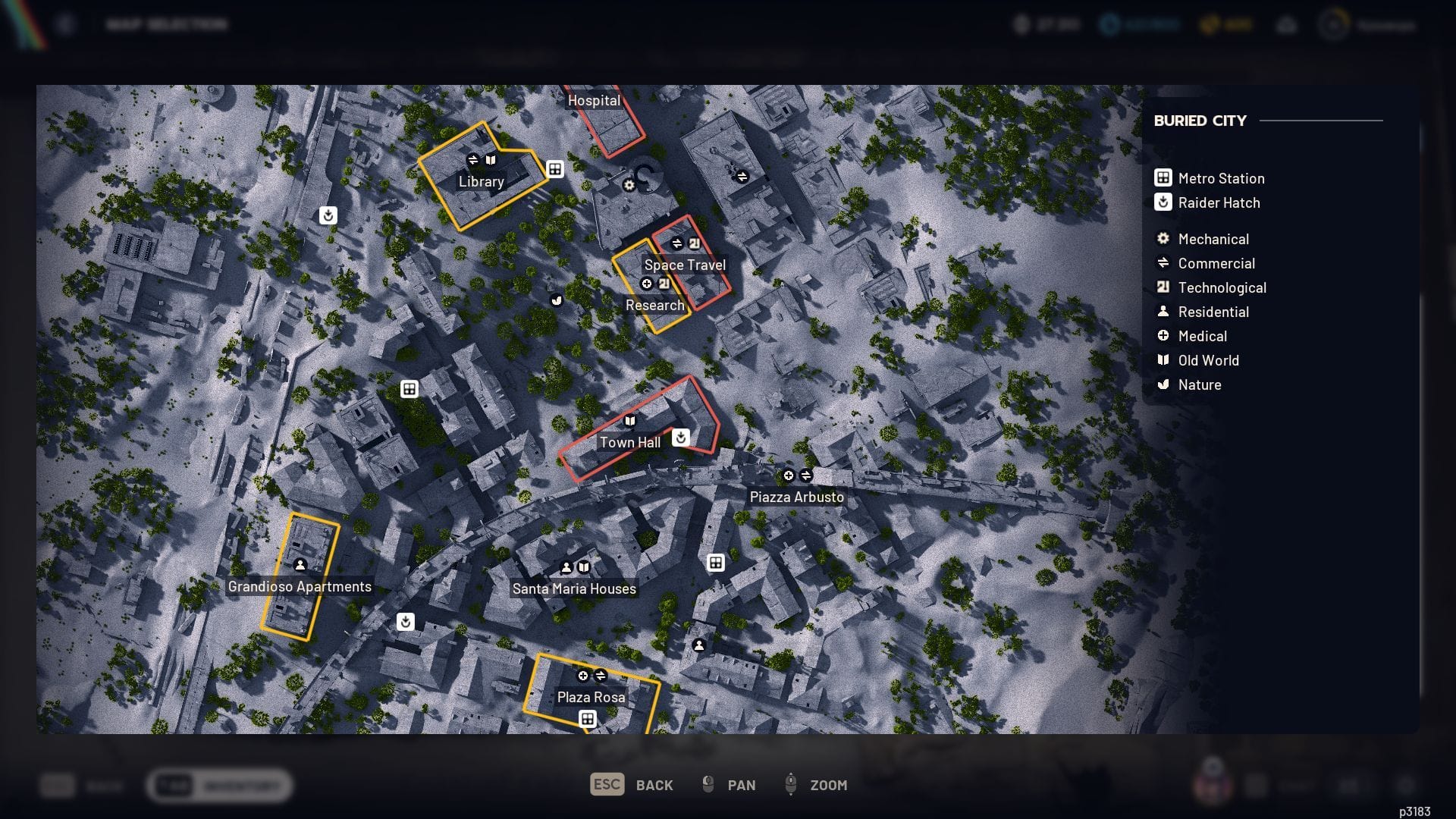The width and height of the screenshot is (1456, 819).
Task: Open the cloud menu in the header bar
Action: 1288,25
